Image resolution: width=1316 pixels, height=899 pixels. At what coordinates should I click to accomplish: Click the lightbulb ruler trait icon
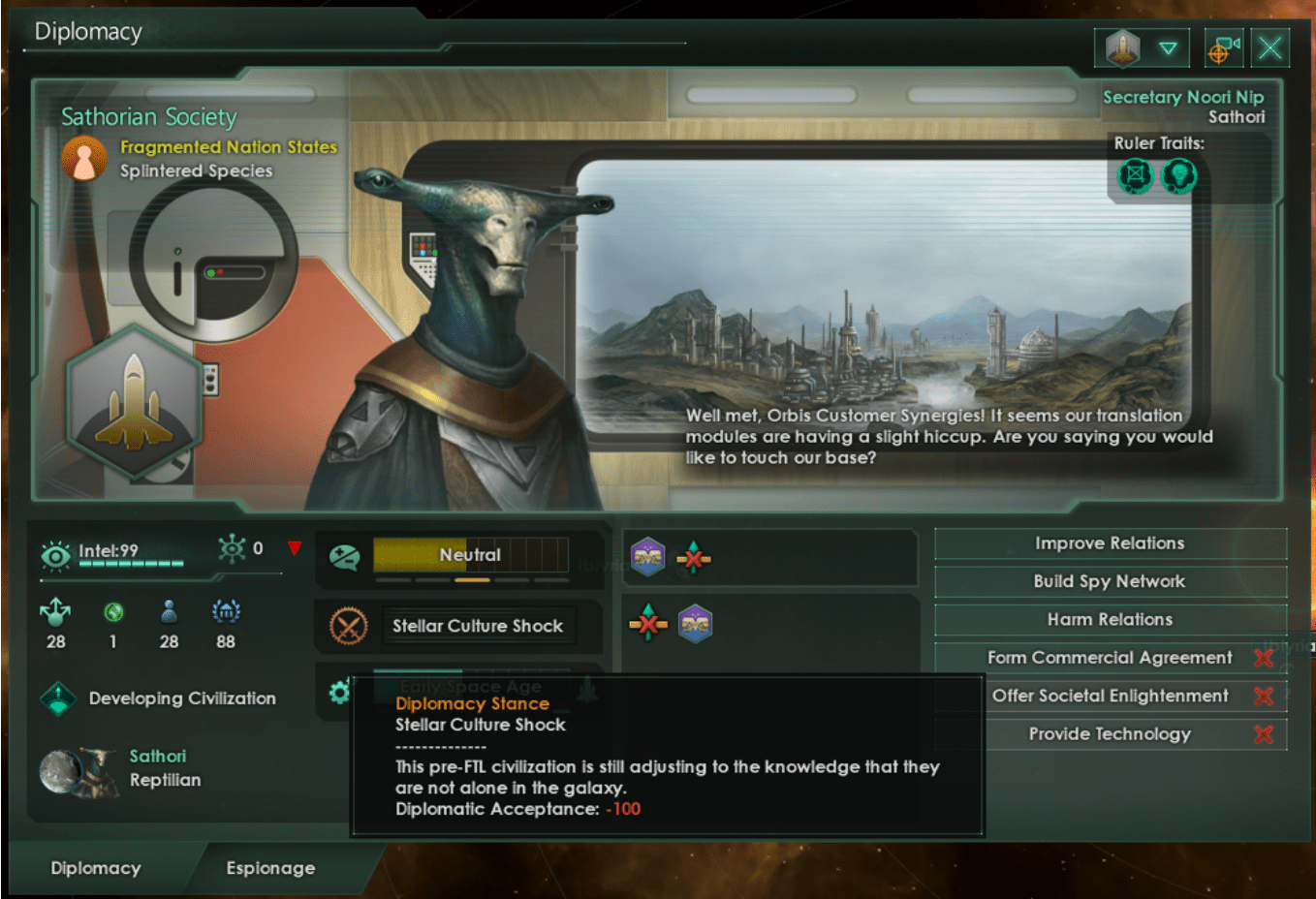point(1179,176)
